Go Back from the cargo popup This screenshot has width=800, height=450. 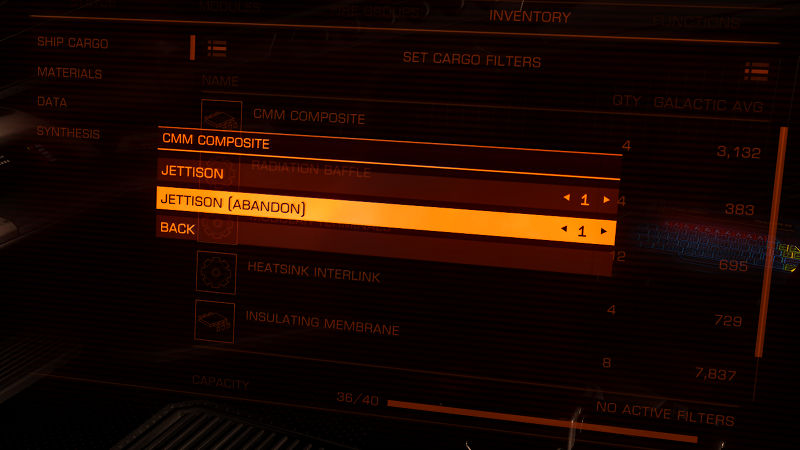(177, 228)
